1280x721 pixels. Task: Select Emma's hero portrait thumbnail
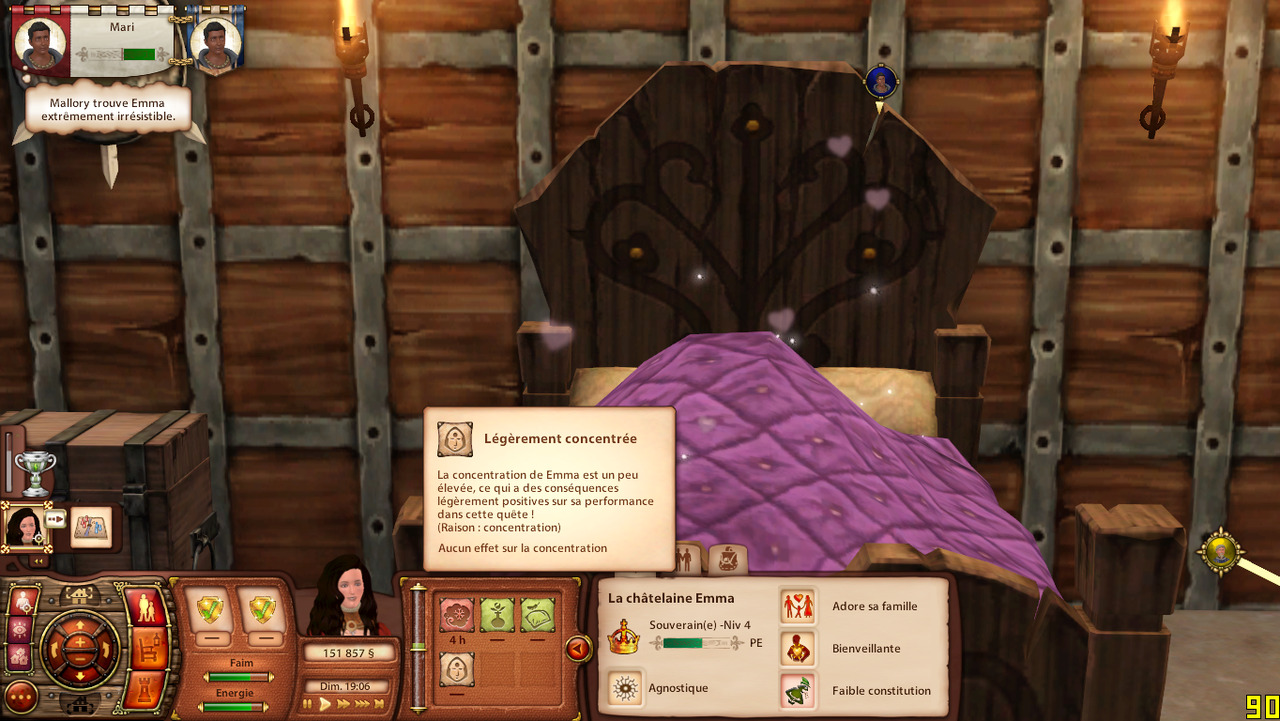23,525
